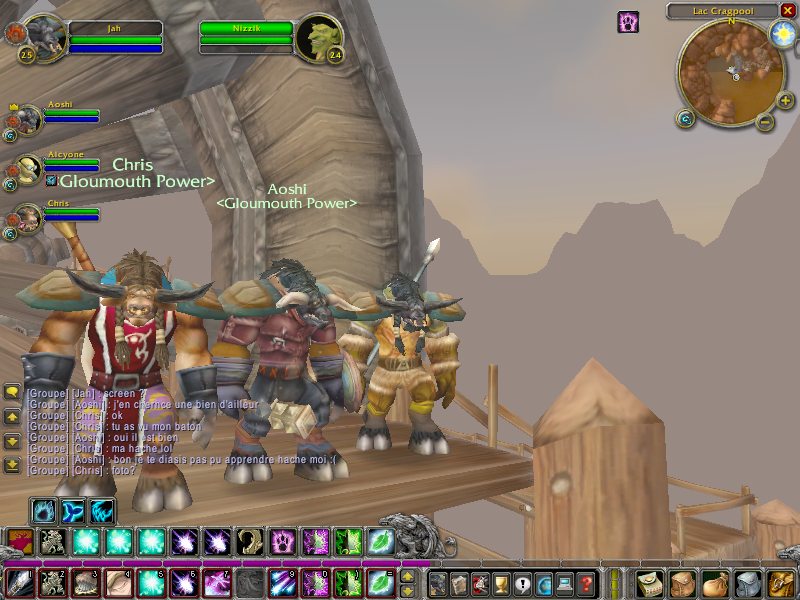Activate the weapon attack in slot 1
800x600 pixels.
click(21, 583)
